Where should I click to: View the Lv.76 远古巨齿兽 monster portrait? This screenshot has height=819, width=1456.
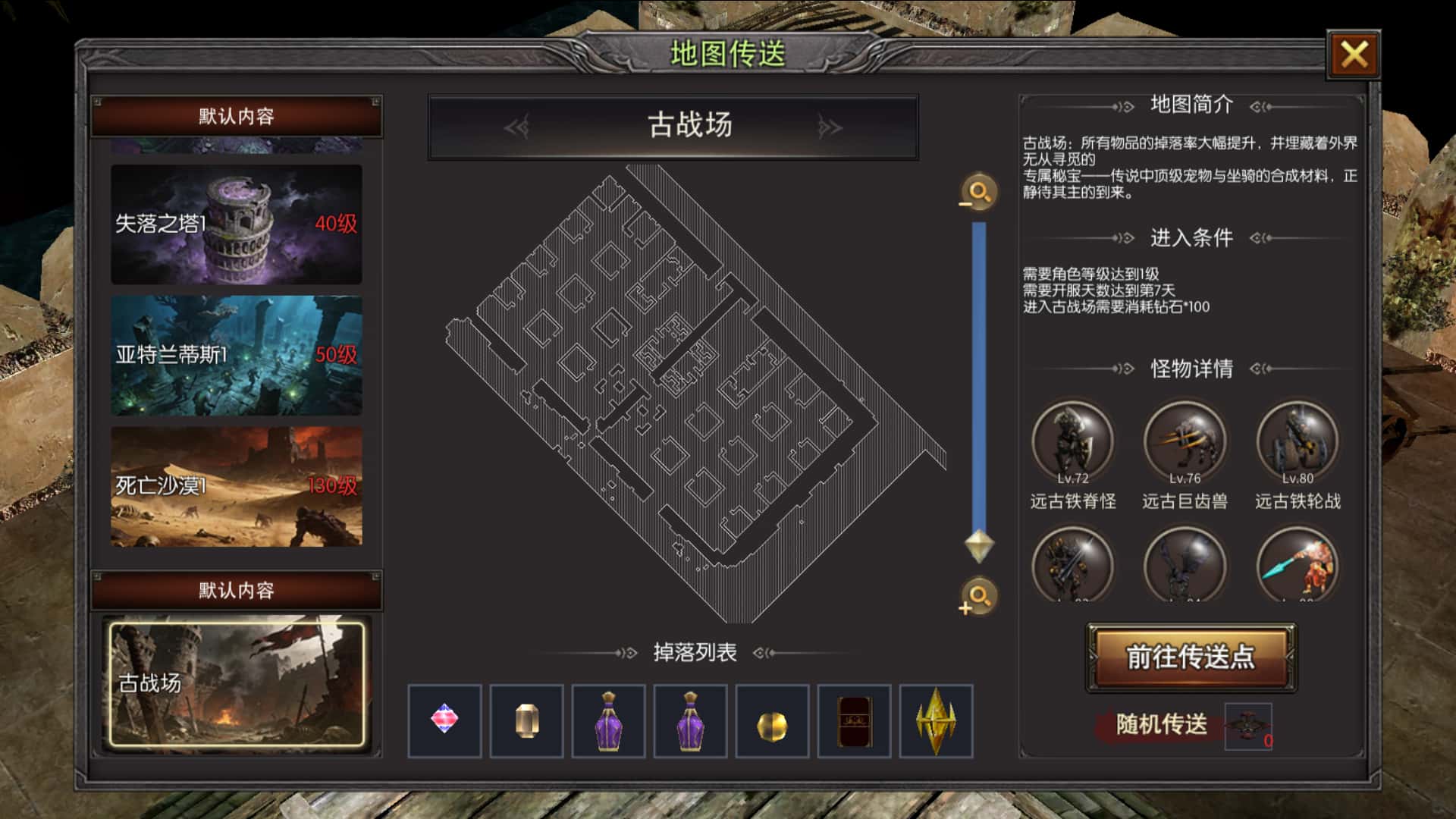1186,440
